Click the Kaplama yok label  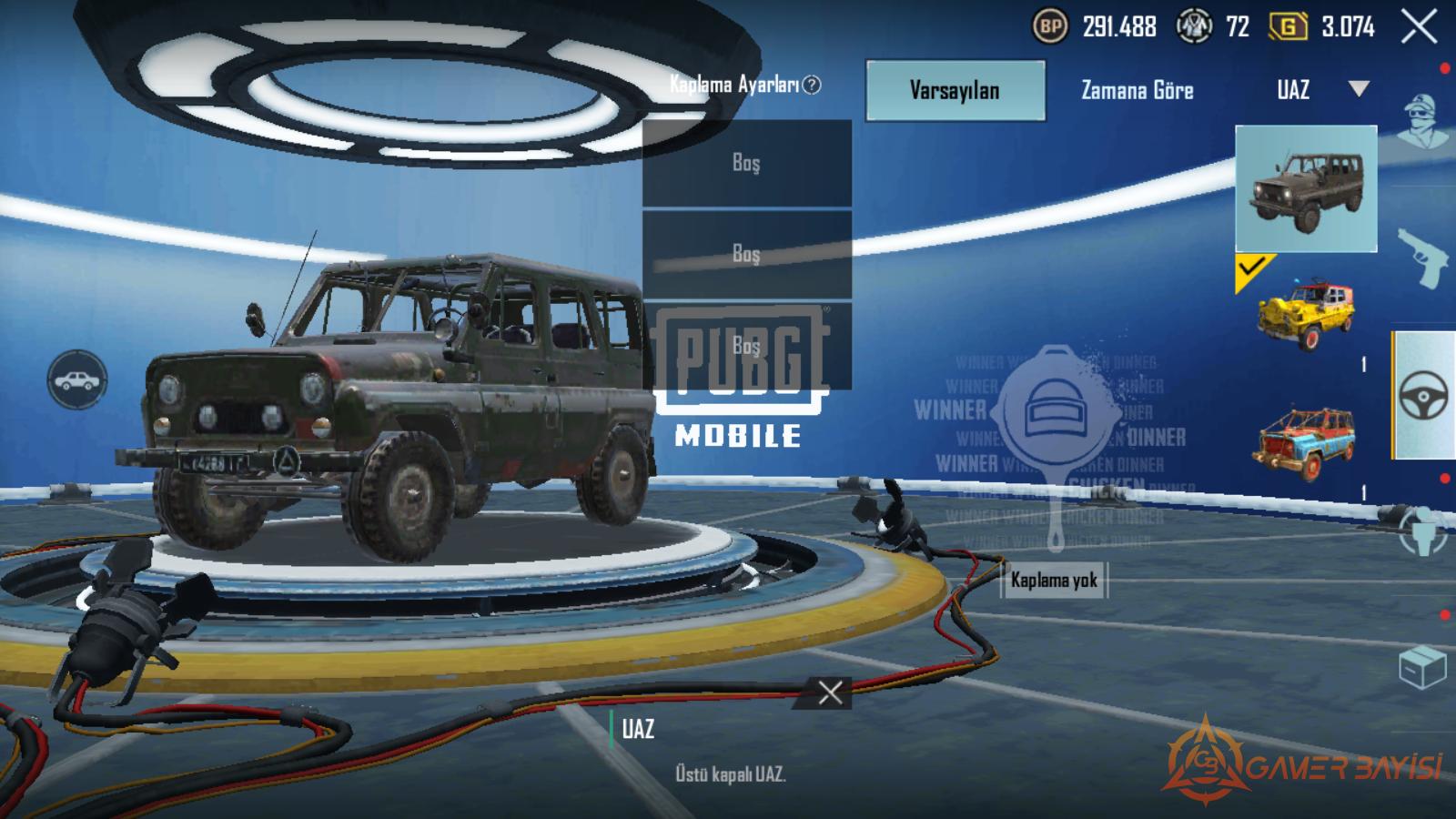tap(1054, 580)
